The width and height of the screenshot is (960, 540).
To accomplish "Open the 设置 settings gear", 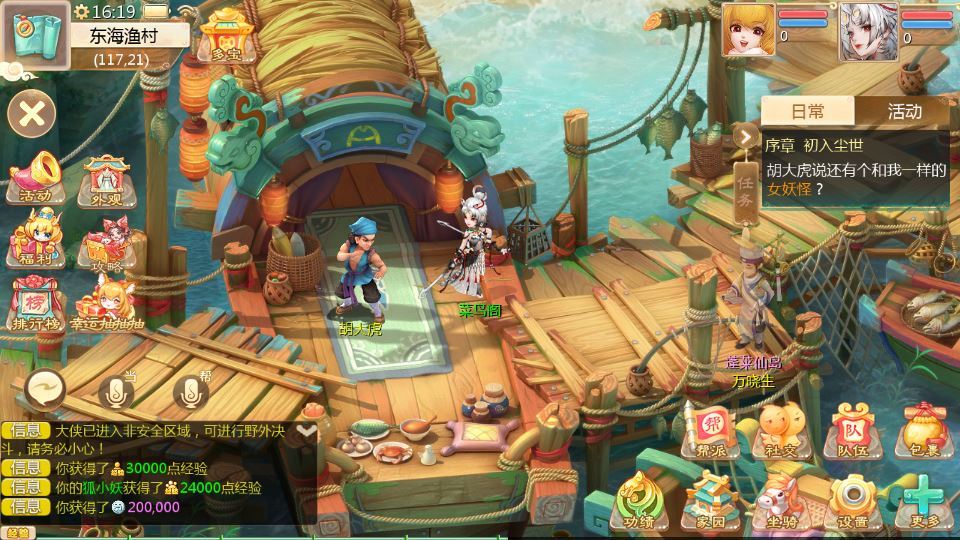I will point(853,500).
